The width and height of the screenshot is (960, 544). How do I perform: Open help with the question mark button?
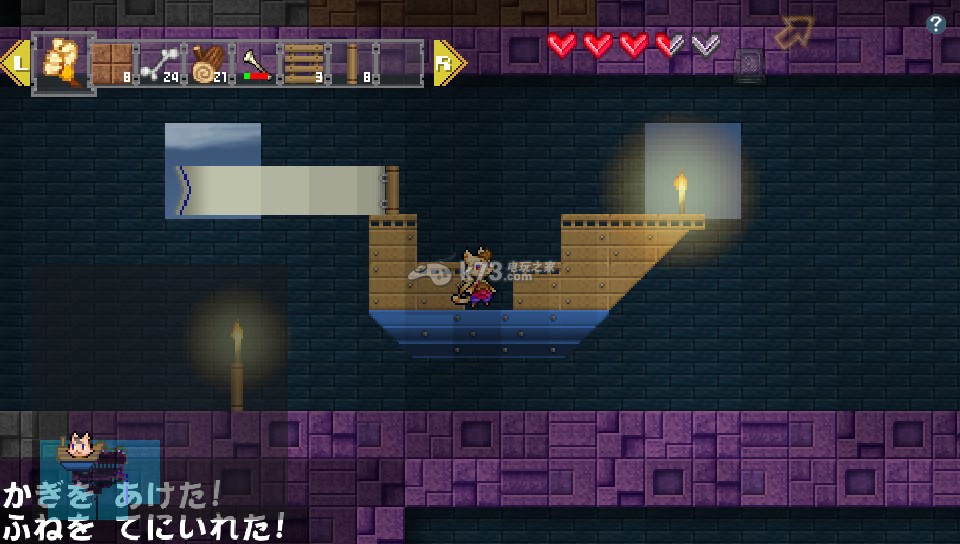pos(936,25)
